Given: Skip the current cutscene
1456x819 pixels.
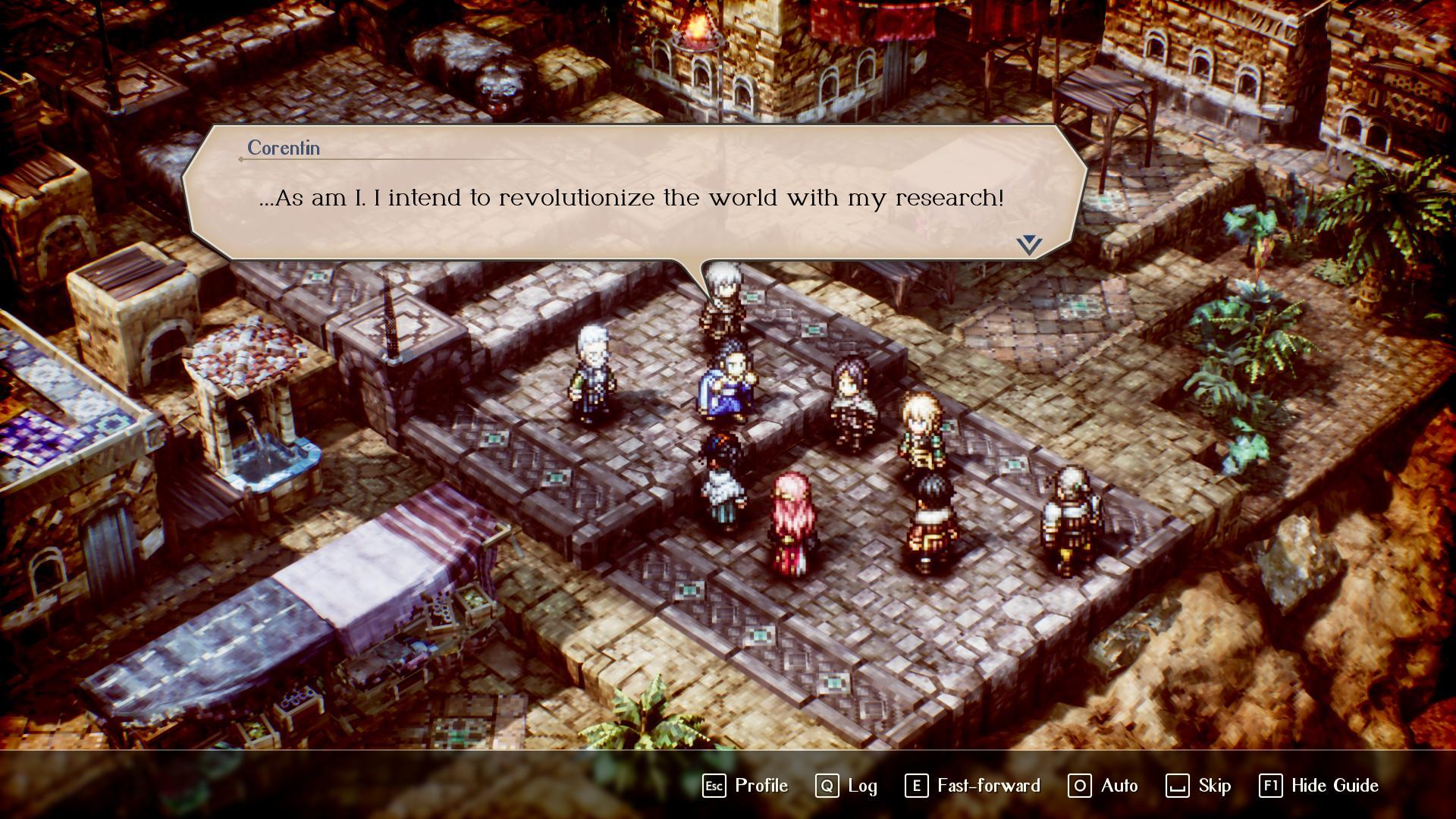Looking at the screenshot, I should coord(1199,786).
